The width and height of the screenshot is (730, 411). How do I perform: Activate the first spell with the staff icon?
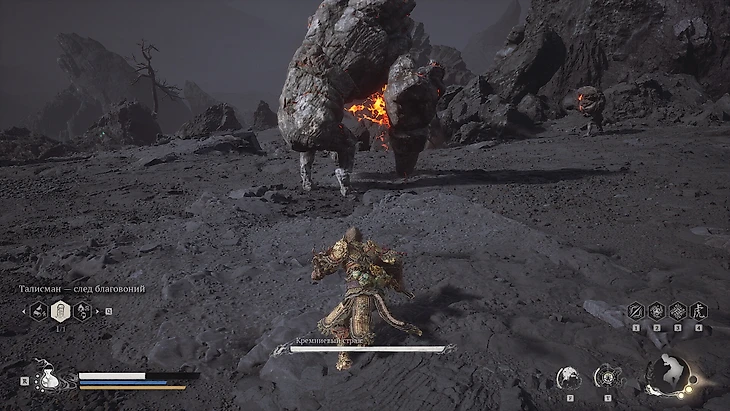635,311
